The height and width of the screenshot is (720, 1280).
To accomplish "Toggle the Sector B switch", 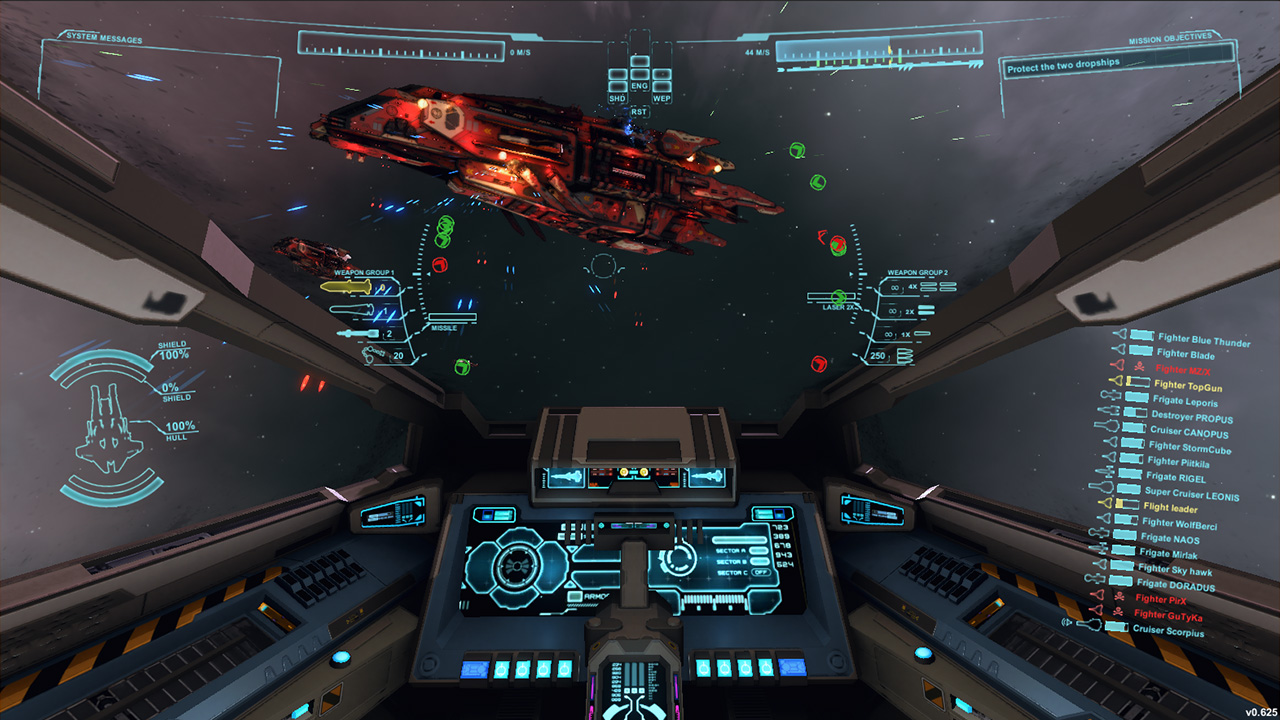I will 759,561.
